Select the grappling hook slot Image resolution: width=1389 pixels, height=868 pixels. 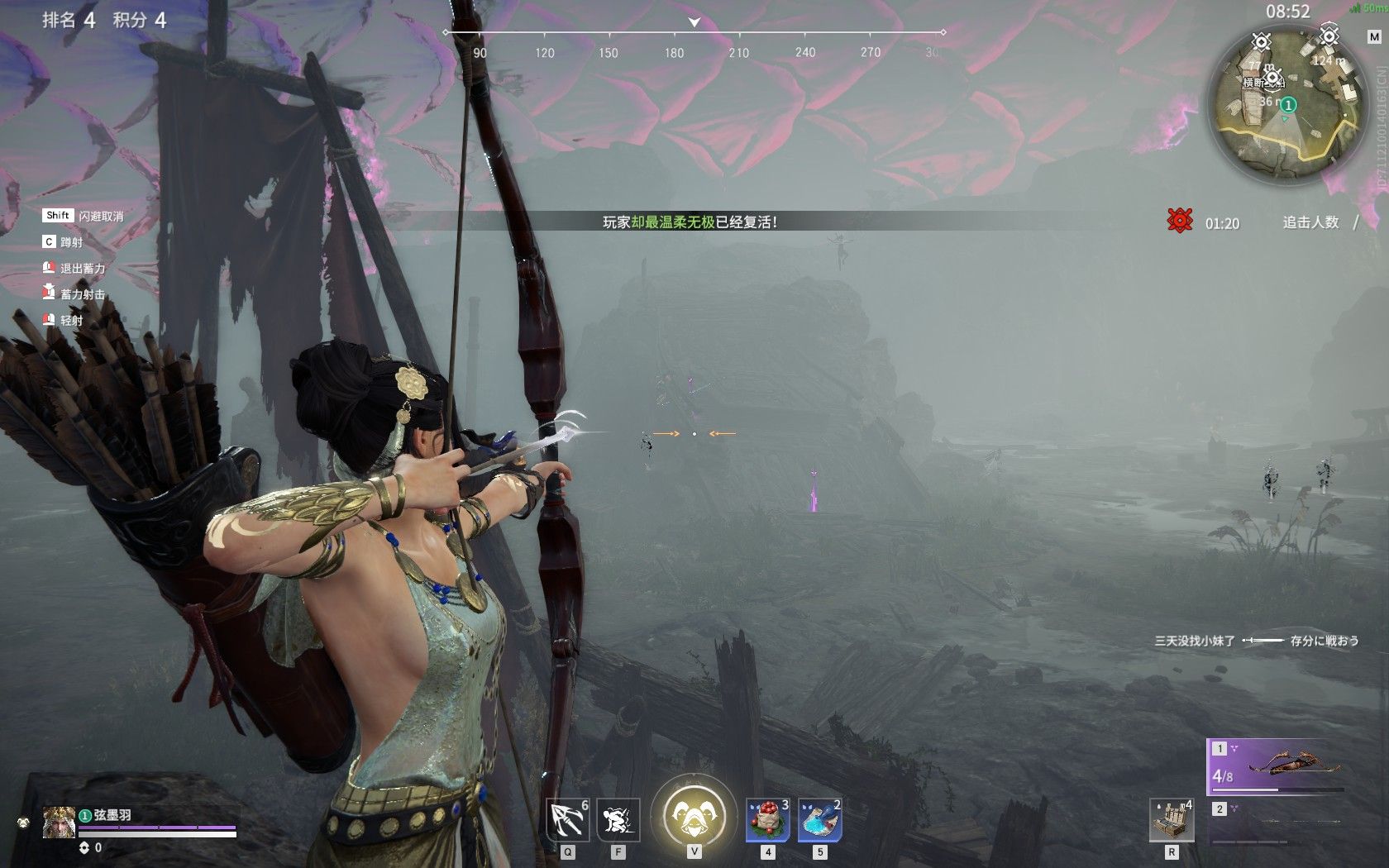pos(567,820)
